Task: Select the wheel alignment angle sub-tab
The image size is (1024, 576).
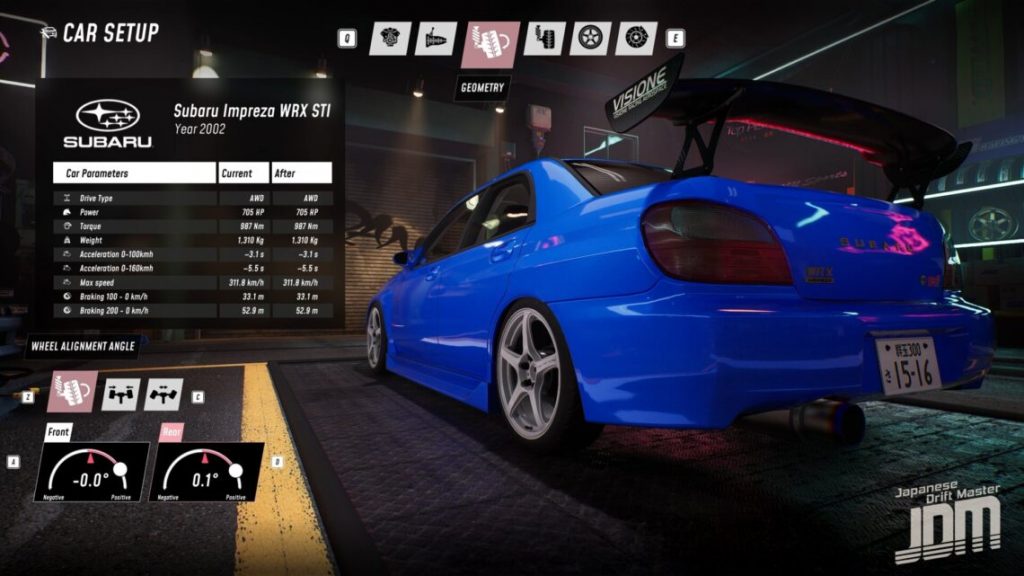Action: [x=74, y=393]
